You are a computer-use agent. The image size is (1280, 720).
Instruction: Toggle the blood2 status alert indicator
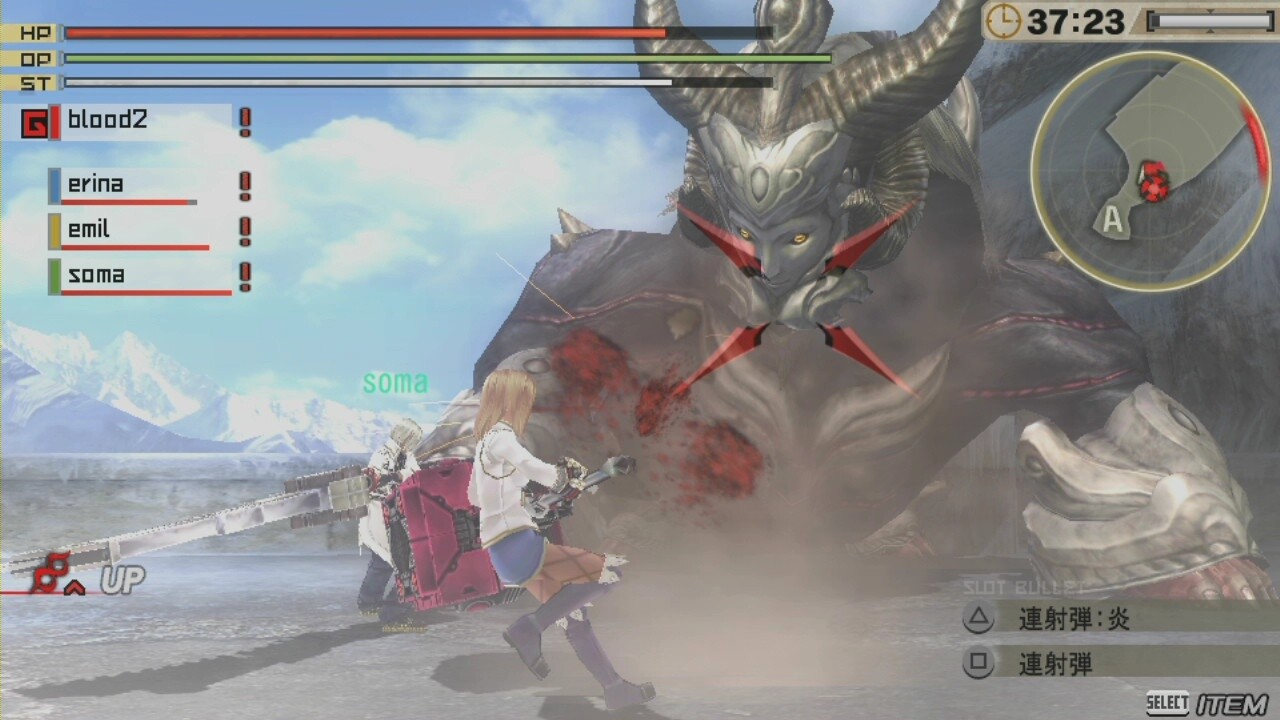click(245, 122)
